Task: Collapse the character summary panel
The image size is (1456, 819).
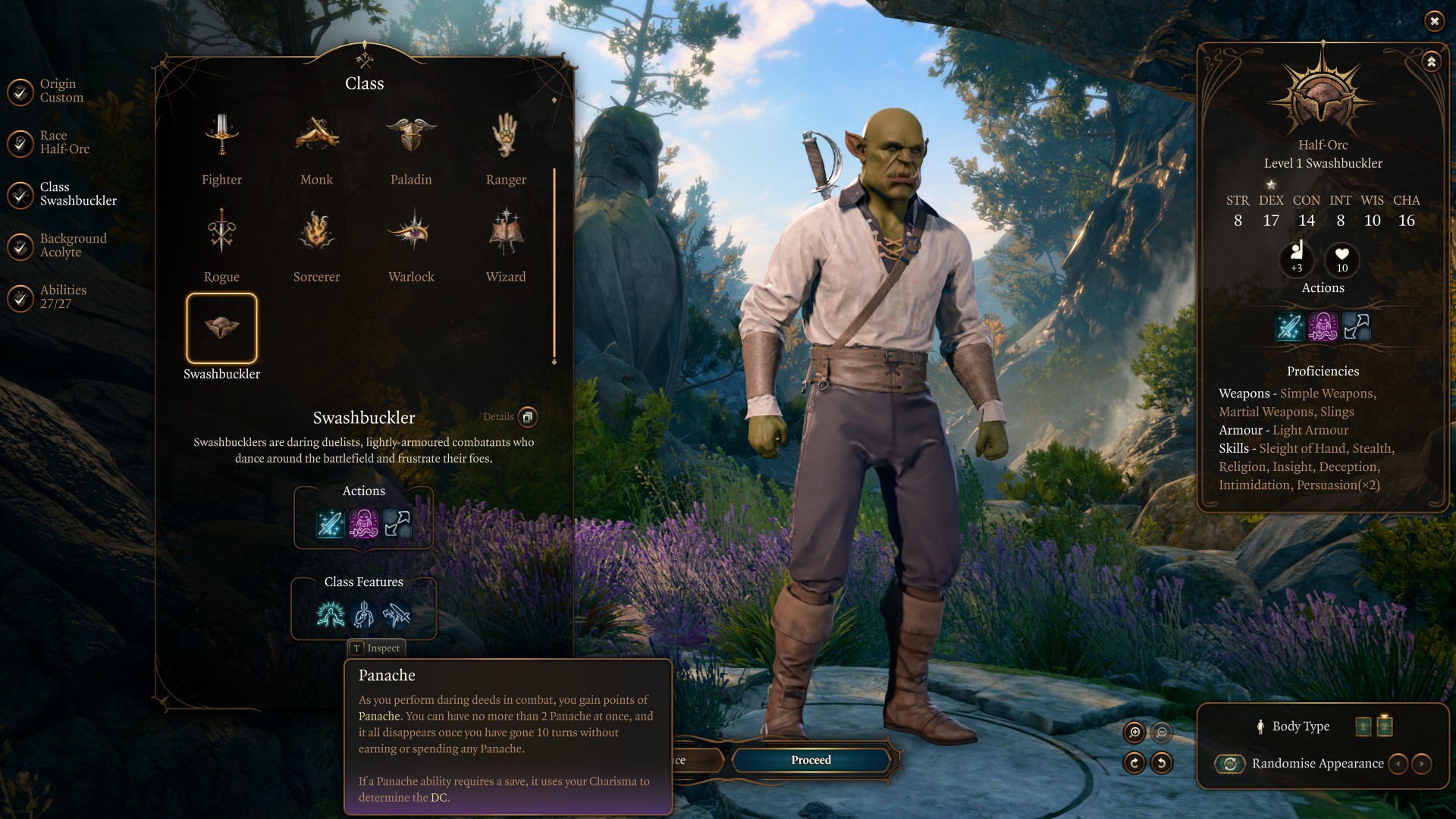Action: (1431, 62)
